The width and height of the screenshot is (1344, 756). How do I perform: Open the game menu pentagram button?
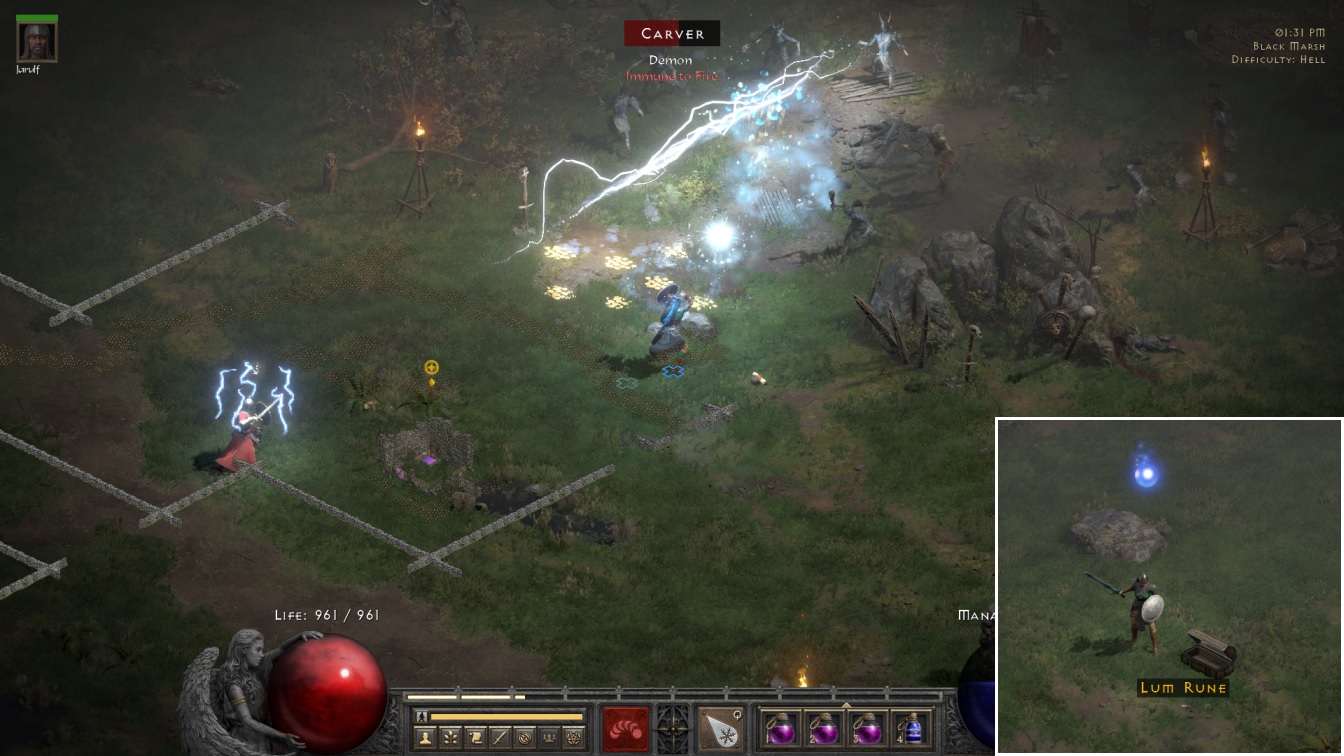[573, 737]
